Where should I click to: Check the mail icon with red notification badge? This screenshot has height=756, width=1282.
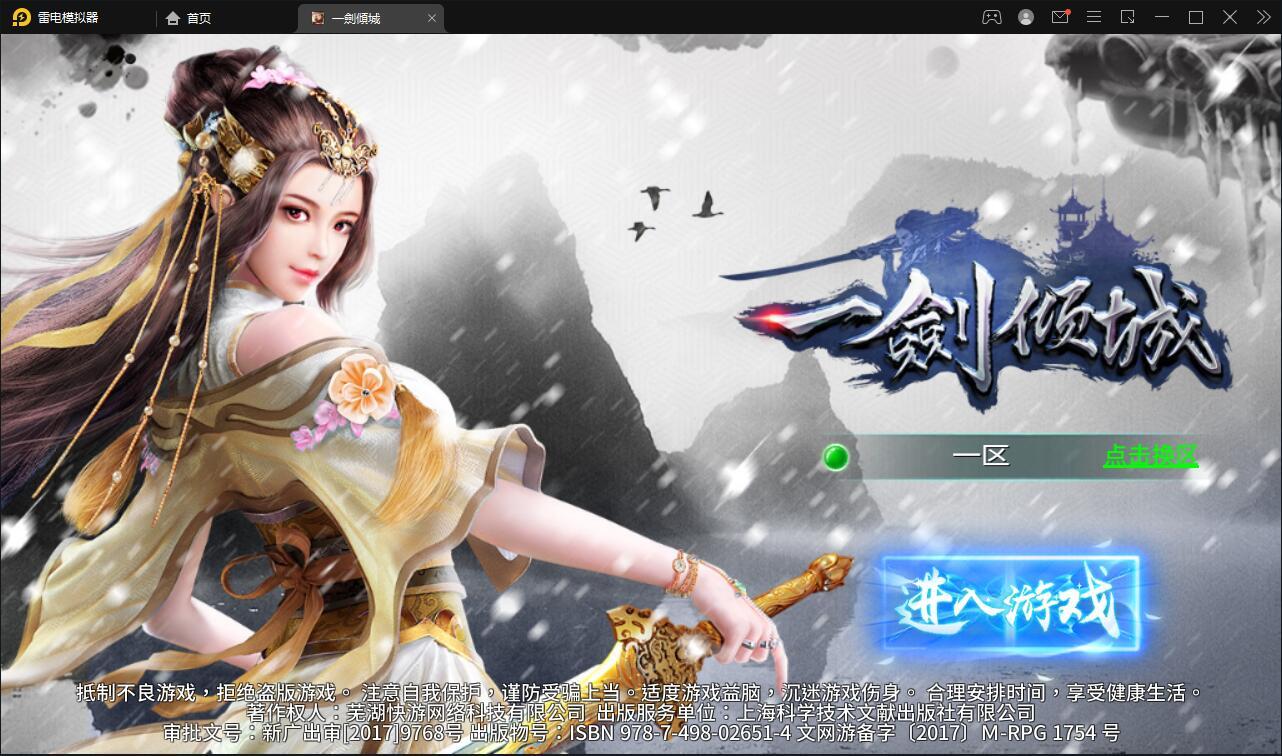(1060, 17)
